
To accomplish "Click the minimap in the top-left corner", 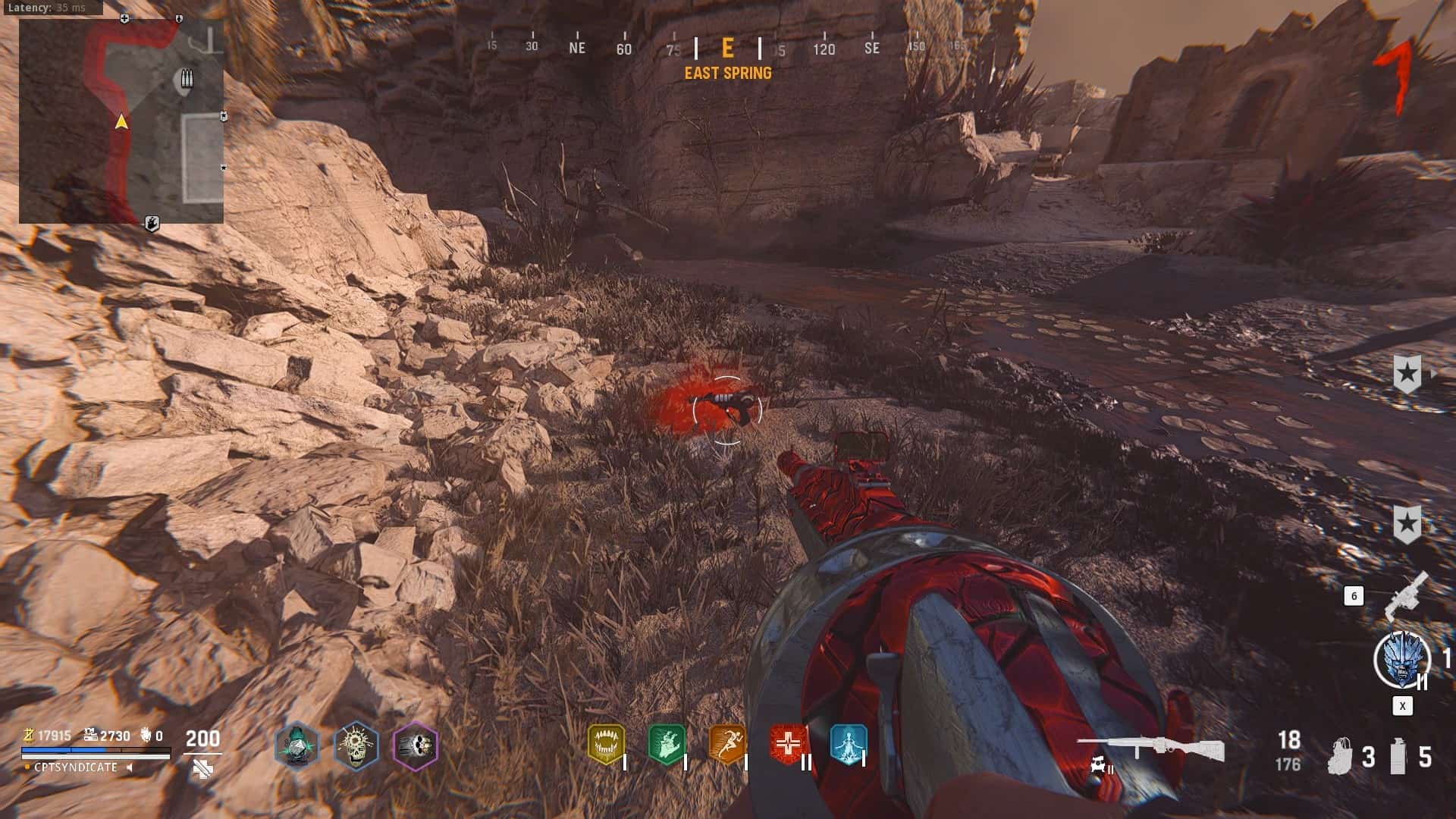I will click(x=121, y=121).
